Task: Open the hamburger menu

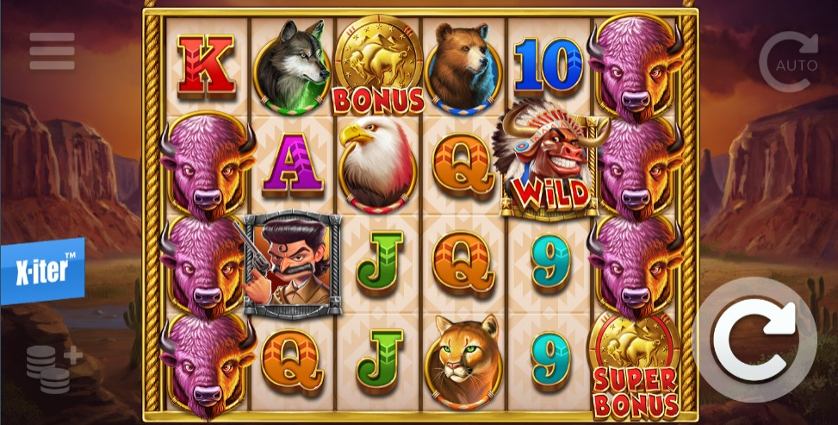Action: [52, 52]
